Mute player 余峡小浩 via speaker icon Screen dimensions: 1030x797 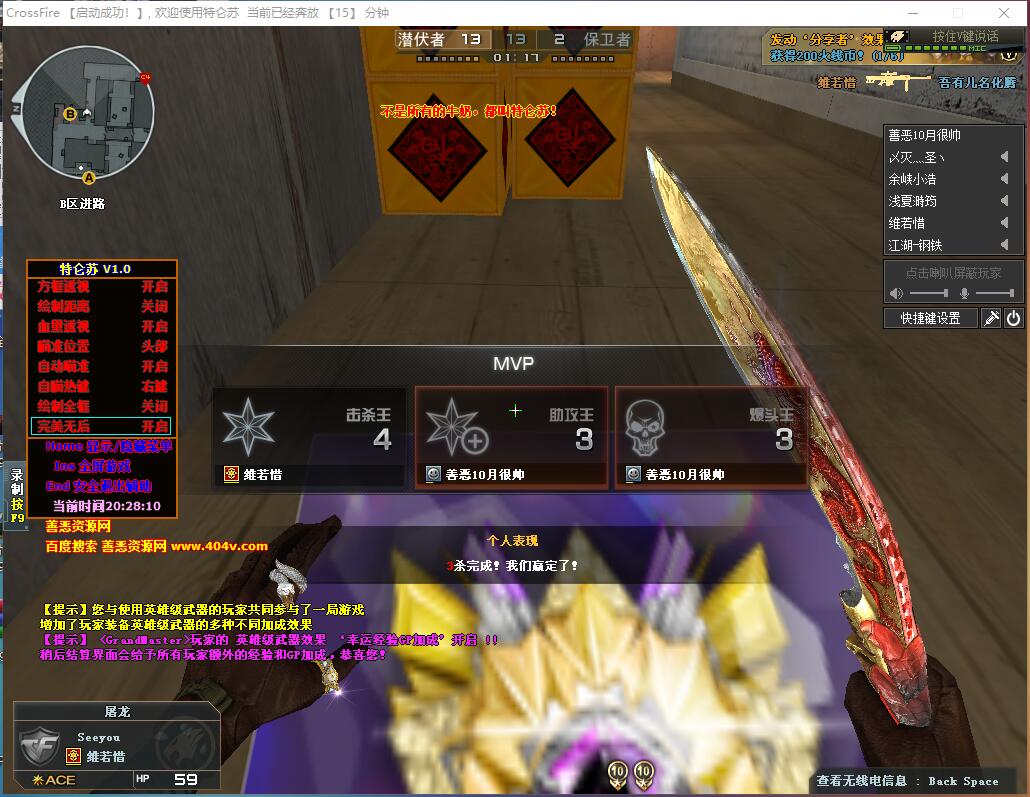click(x=1004, y=179)
